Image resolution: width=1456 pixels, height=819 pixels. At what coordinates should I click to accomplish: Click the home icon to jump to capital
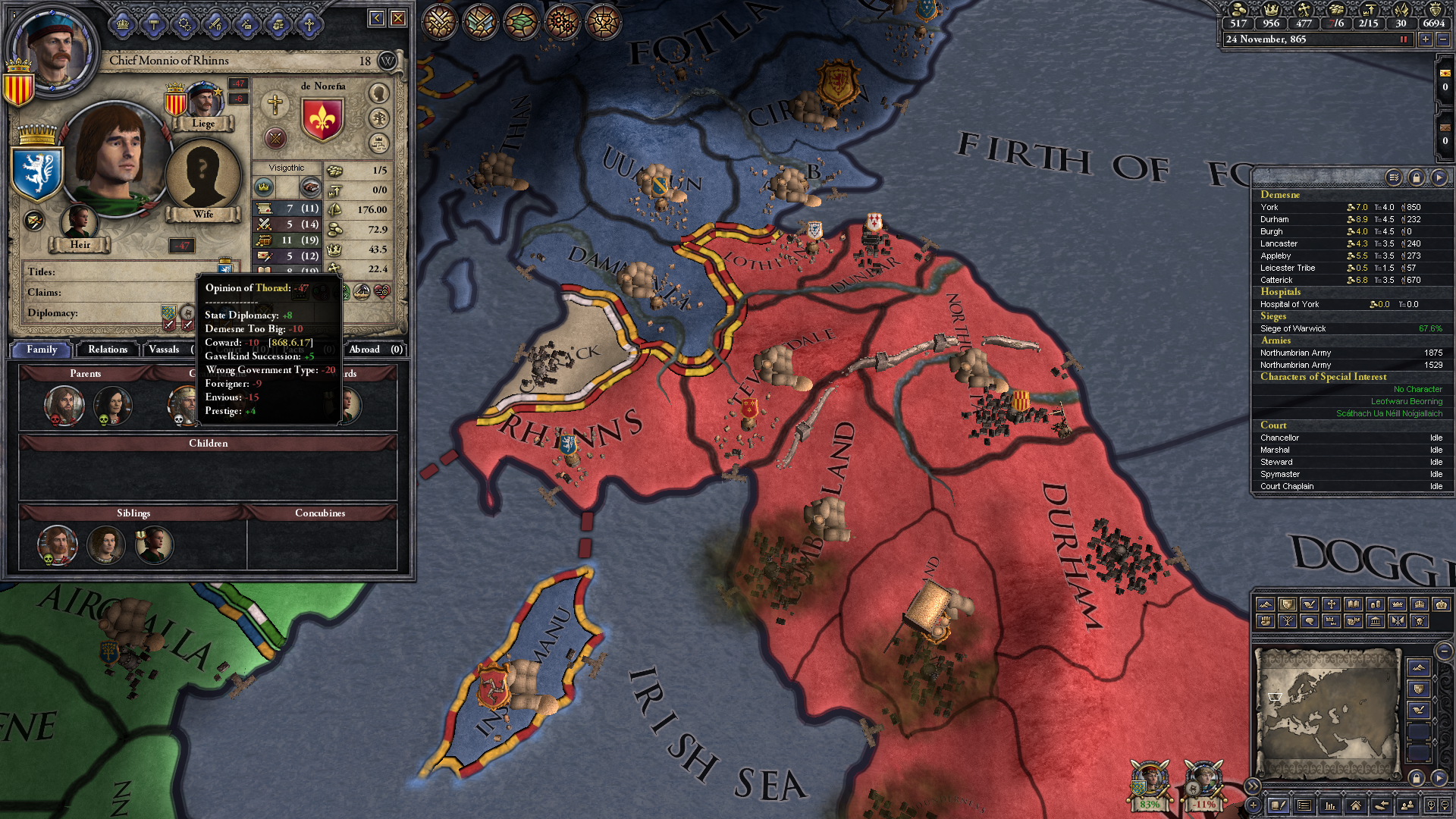tap(1357, 805)
